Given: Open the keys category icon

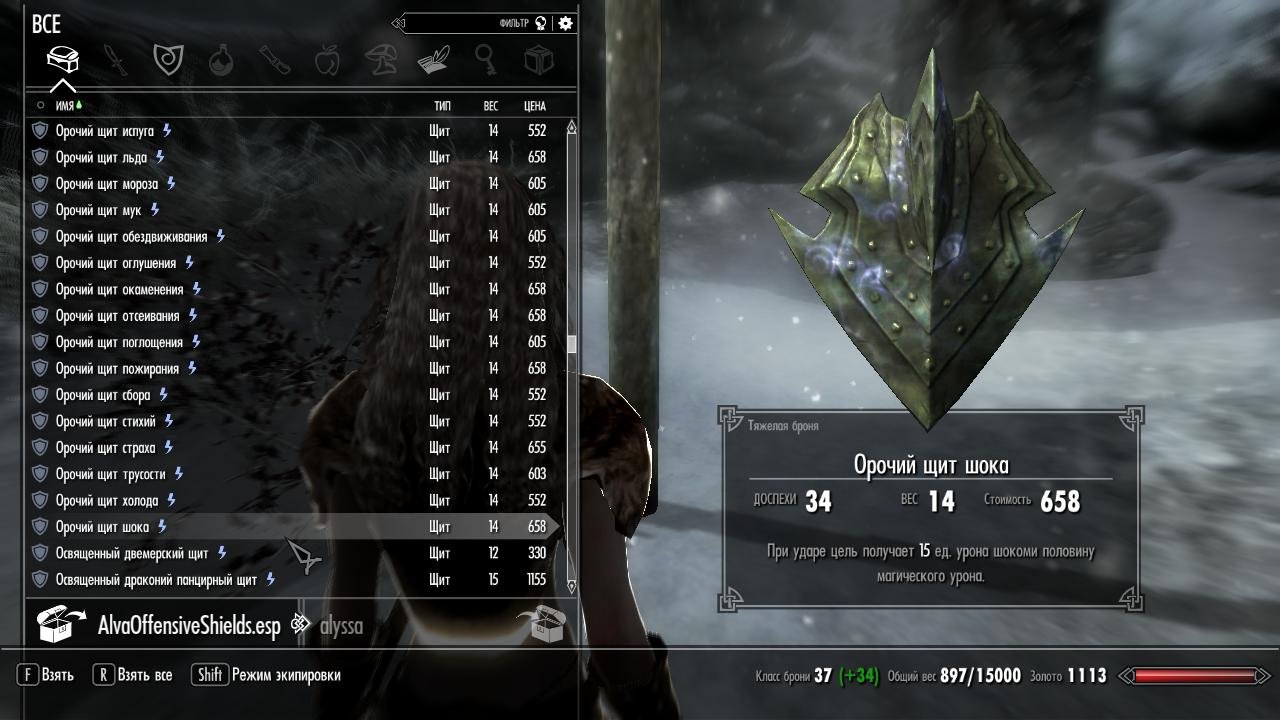Looking at the screenshot, I should click(x=487, y=58).
